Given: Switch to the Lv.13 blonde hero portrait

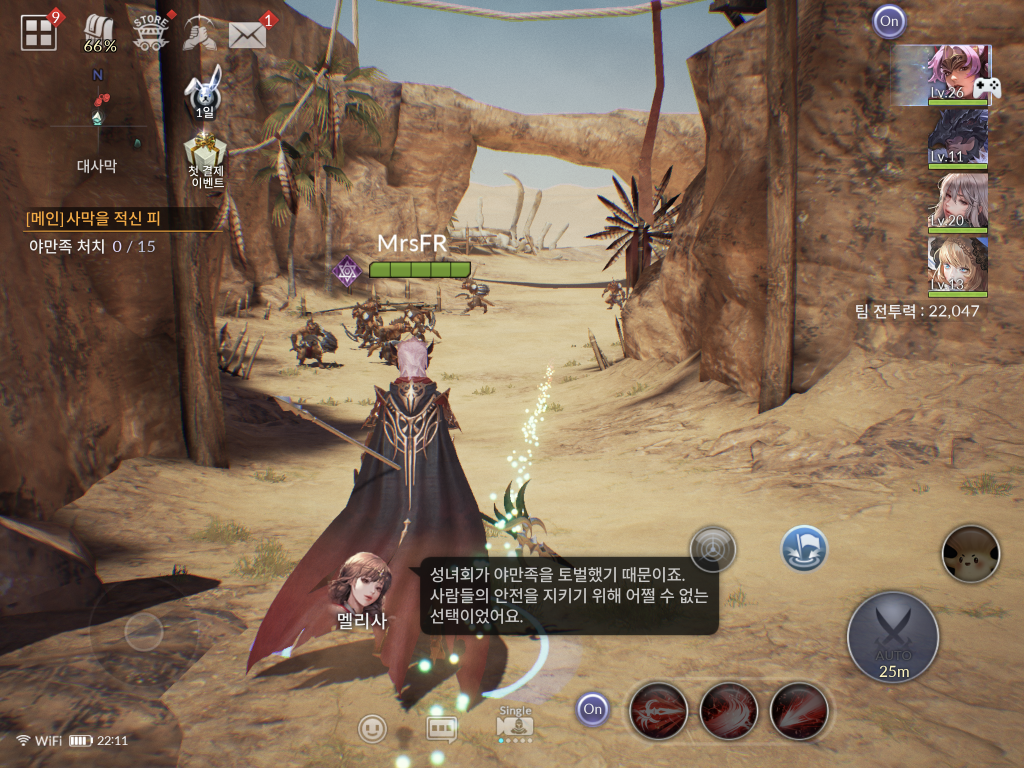Looking at the screenshot, I should point(958,266).
